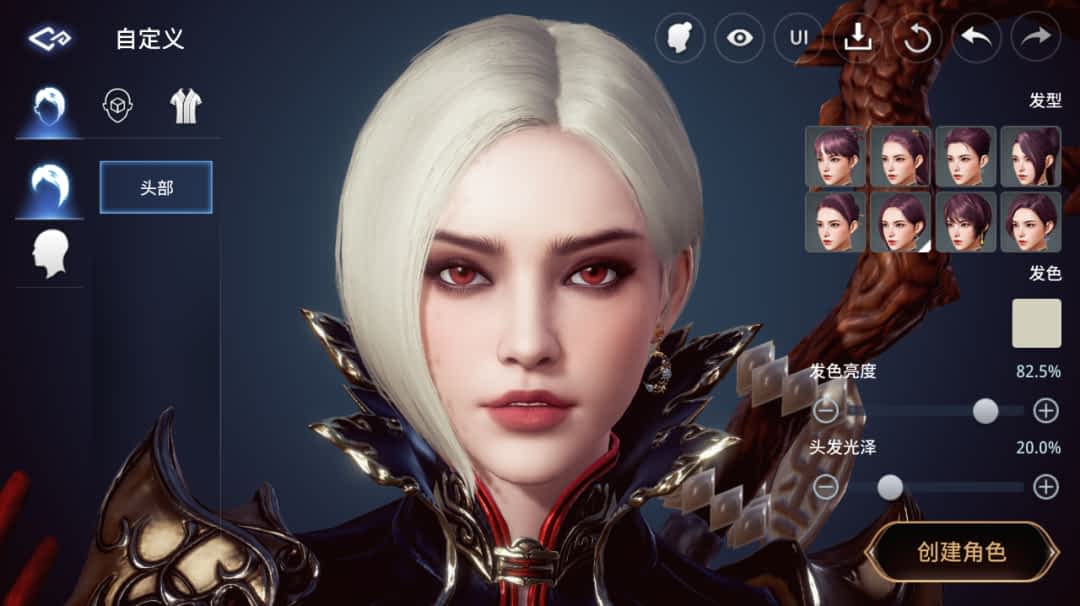Increase 发色亮度 with the plus button
This screenshot has height=606, width=1080.
[1045, 410]
